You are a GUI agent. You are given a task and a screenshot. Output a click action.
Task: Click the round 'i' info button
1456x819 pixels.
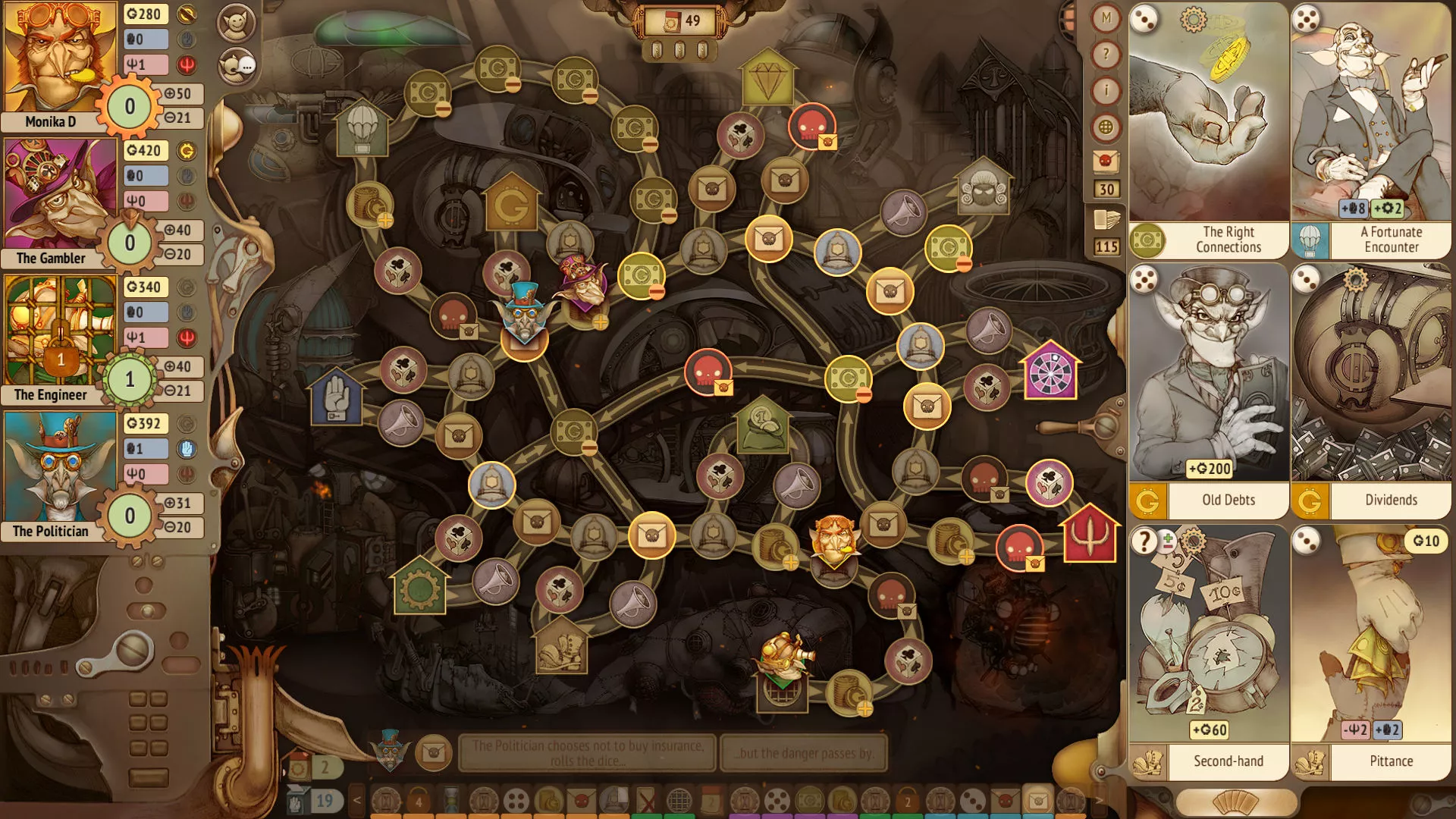(x=1106, y=91)
